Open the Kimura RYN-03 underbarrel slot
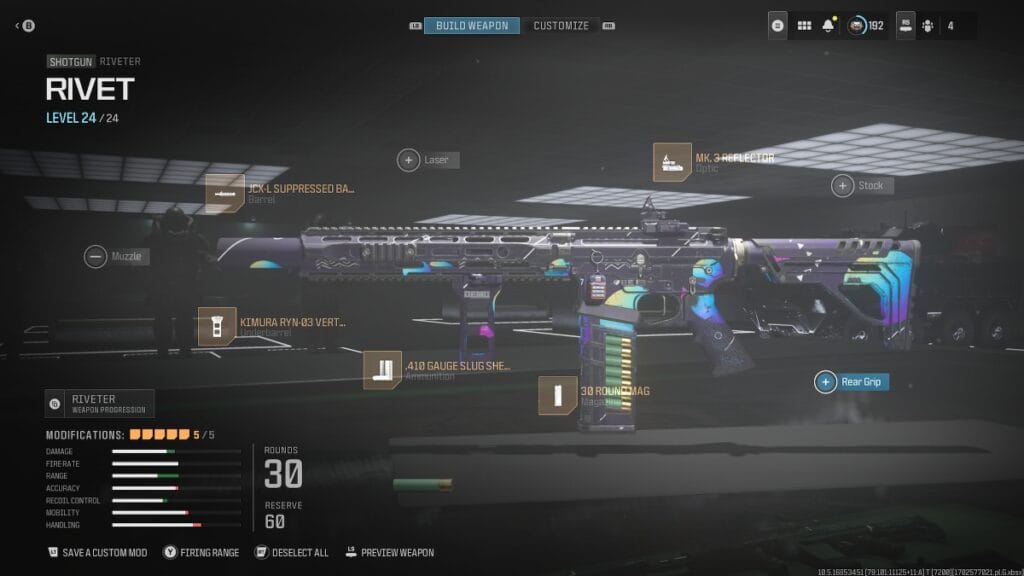1024x576 pixels. point(217,327)
